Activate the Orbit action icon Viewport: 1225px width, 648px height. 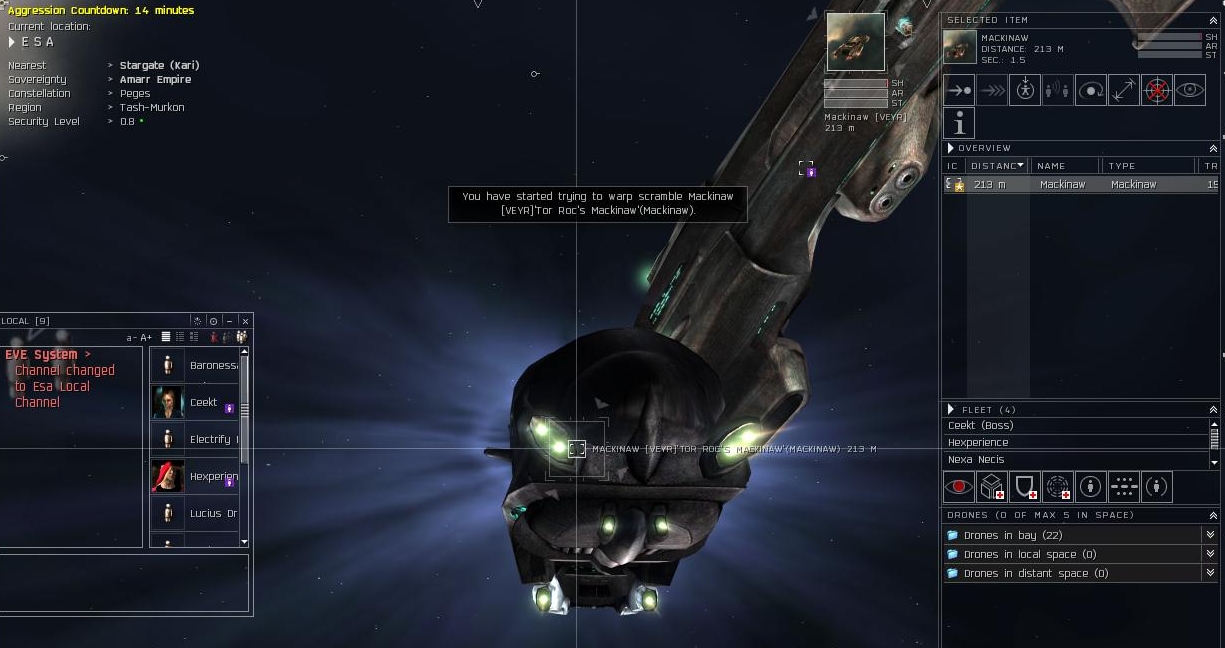1091,90
